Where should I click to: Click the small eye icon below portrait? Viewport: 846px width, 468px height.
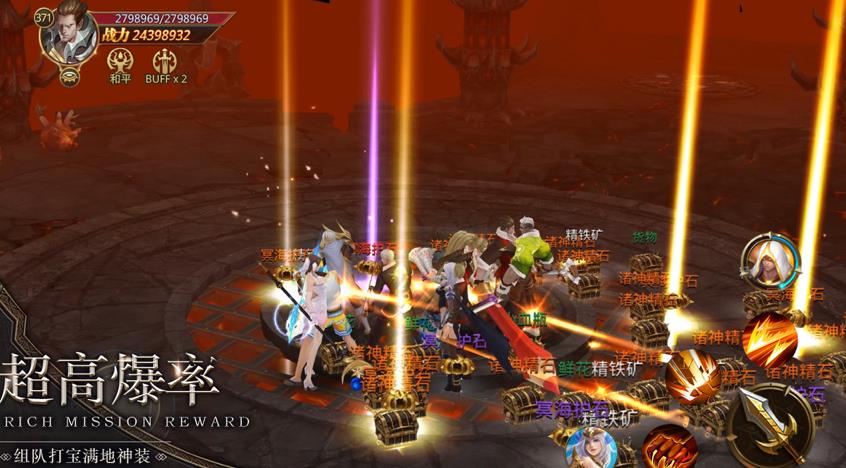pyautogui.click(x=69, y=76)
